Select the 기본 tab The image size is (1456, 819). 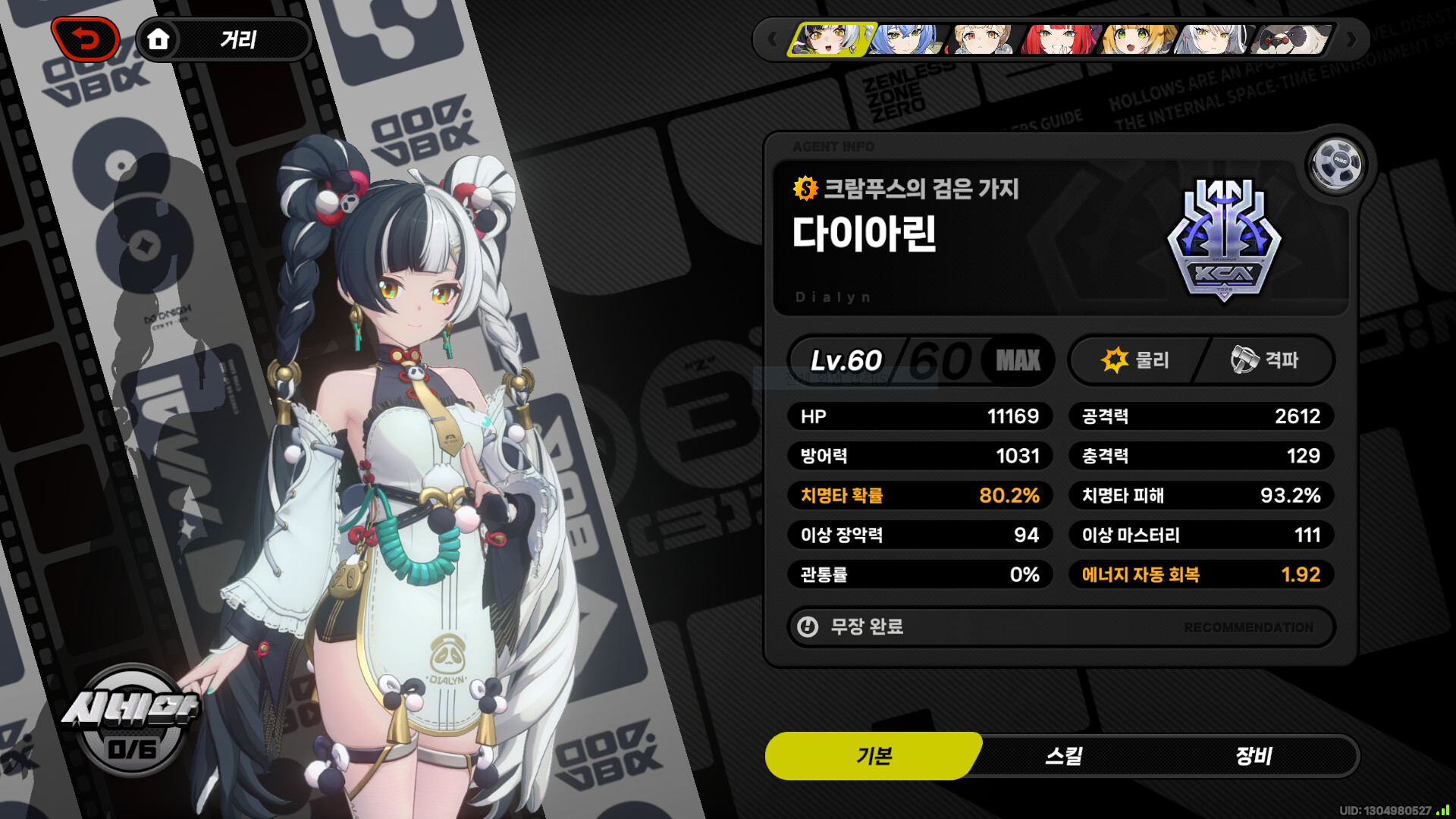pos(874,756)
